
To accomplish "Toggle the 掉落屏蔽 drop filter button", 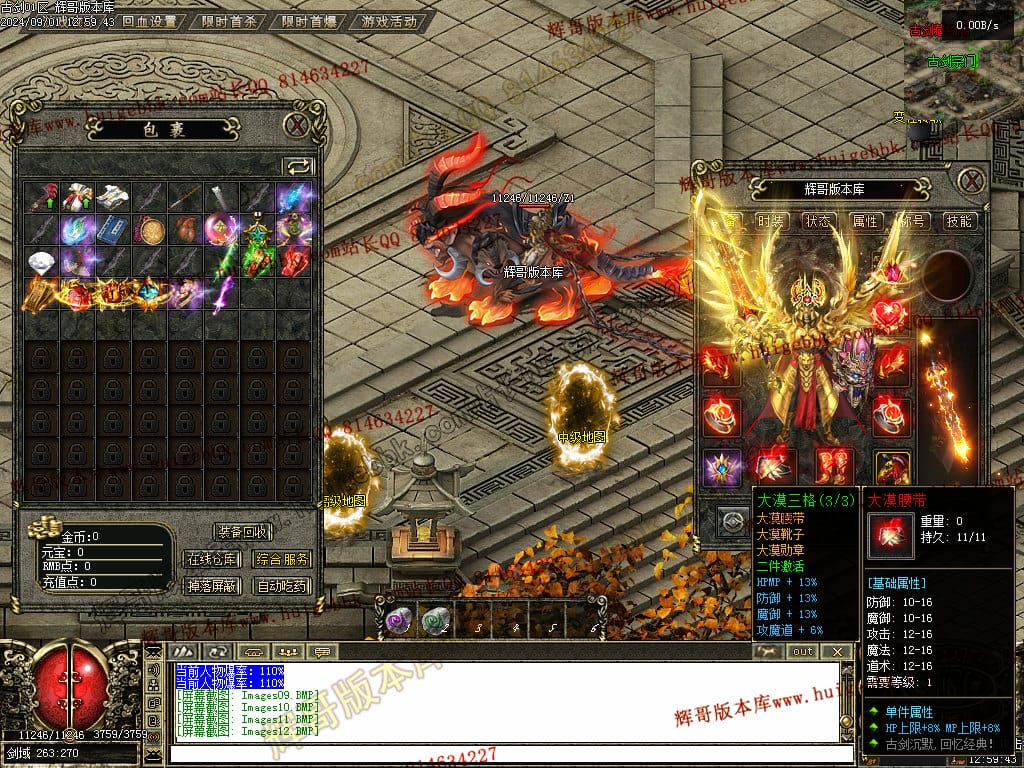I will (211, 586).
